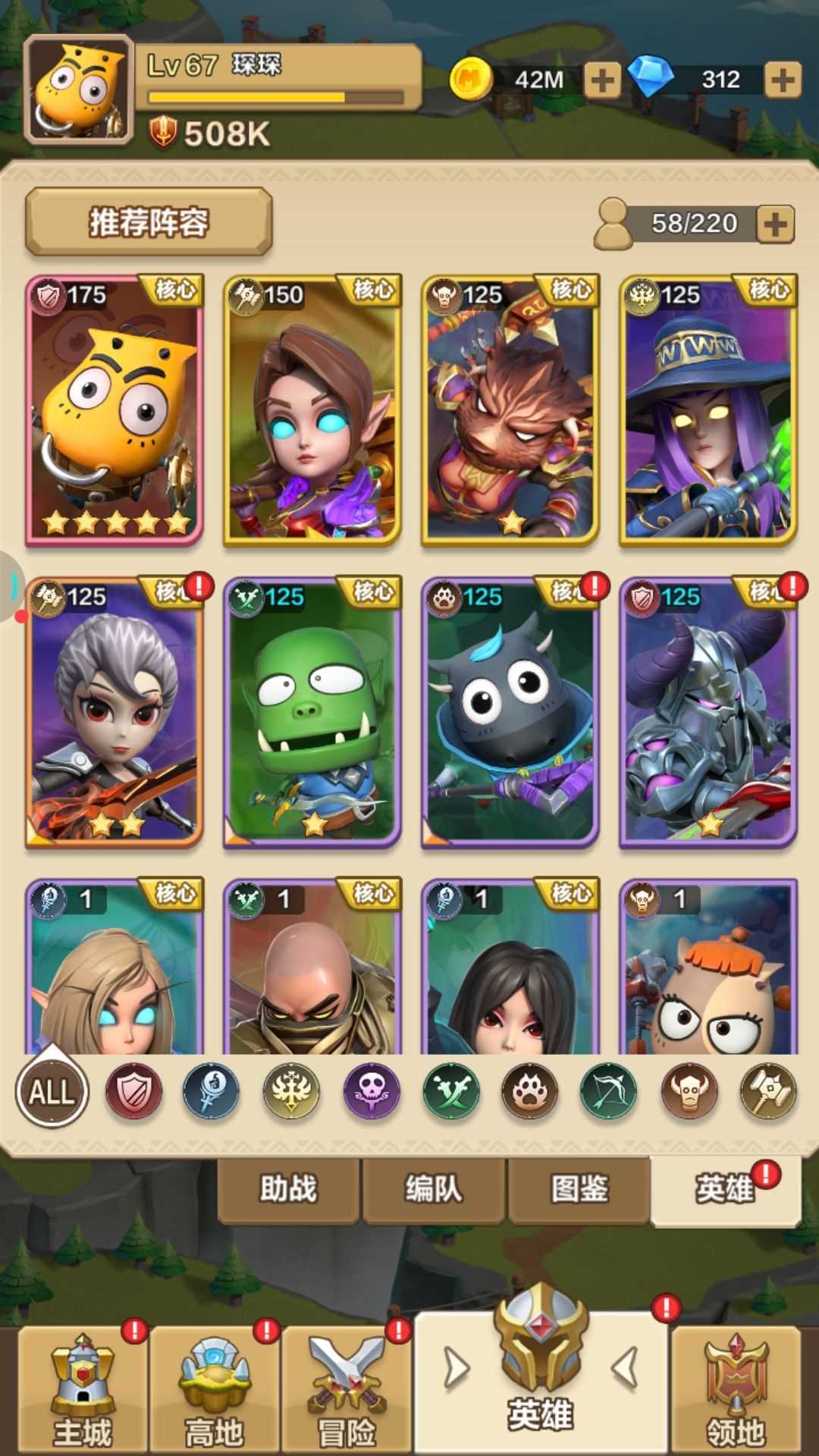Select the purple witch hat hero card
Screen dimensions: 819x1456
point(708,410)
